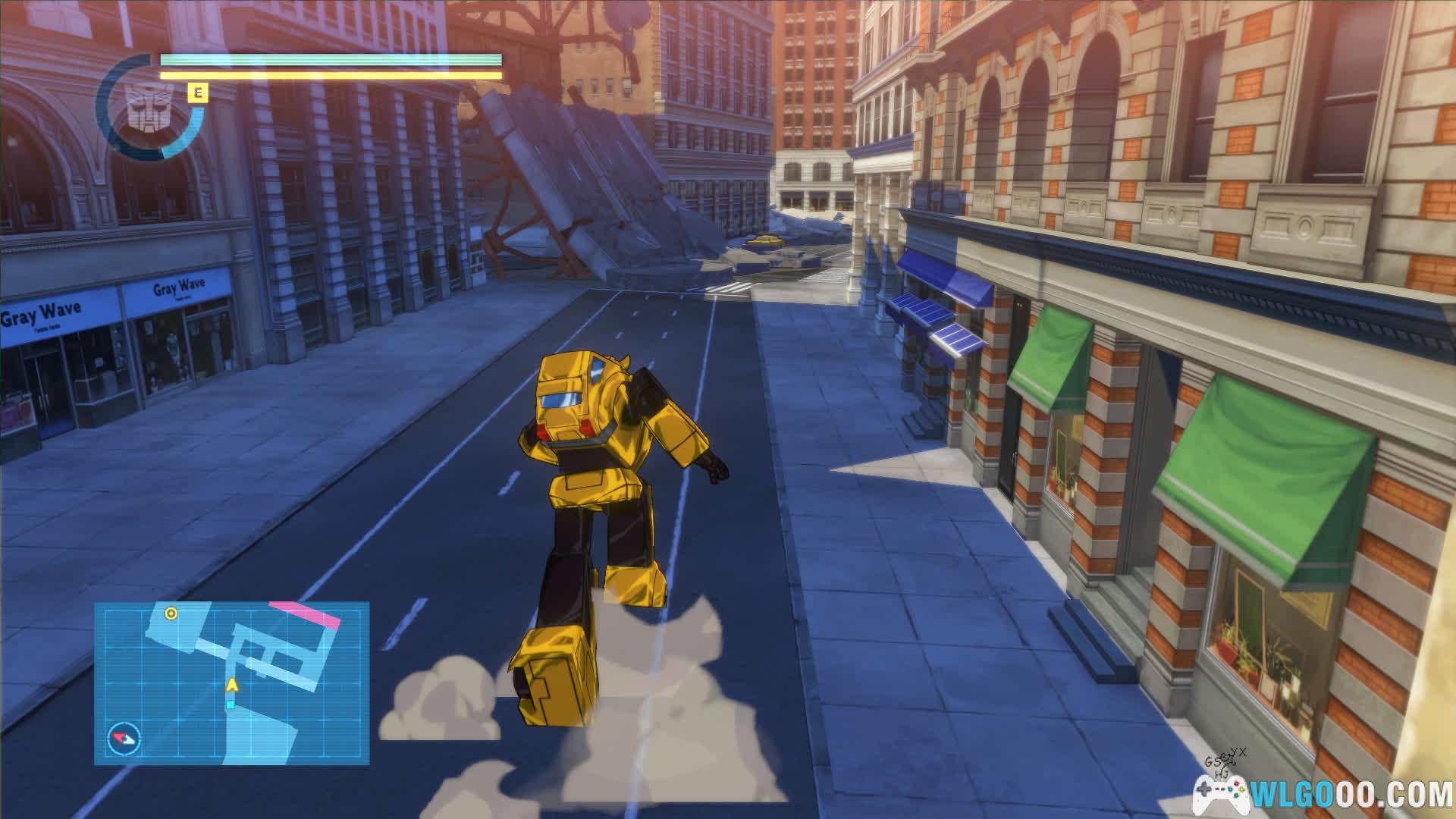Select the yellow objective marker on minimap
Screen dimensions: 1456x819
click(171, 613)
